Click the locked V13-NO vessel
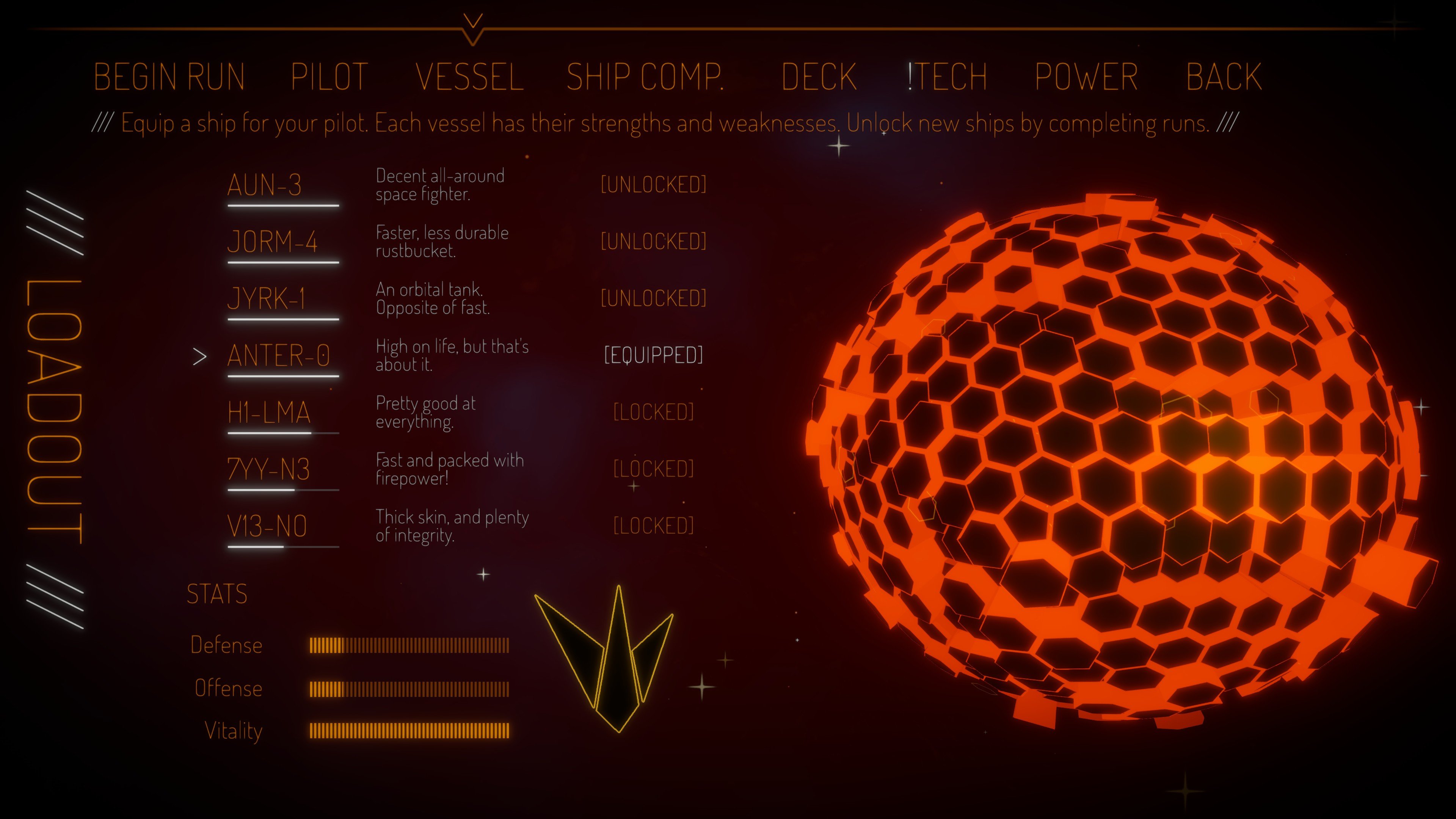The width and height of the screenshot is (1456, 819). tap(267, 527)
